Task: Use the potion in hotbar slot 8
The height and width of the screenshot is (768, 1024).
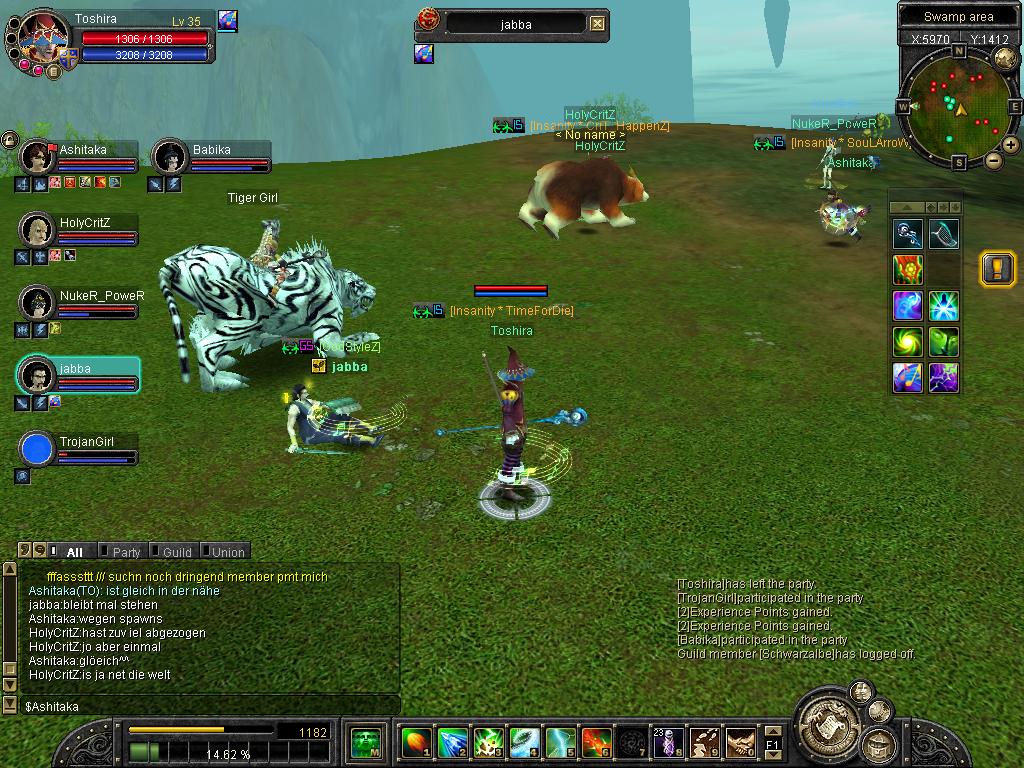Action: [x=668, y=742]
